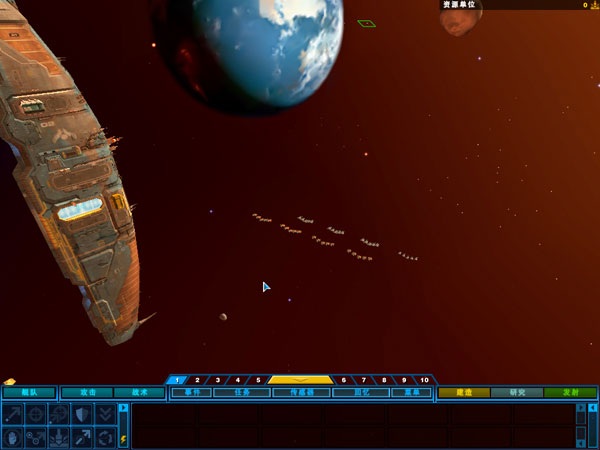Open the 舰队 fleet panel
Viewport: 600px width, 450px height.
coord(29,393)
